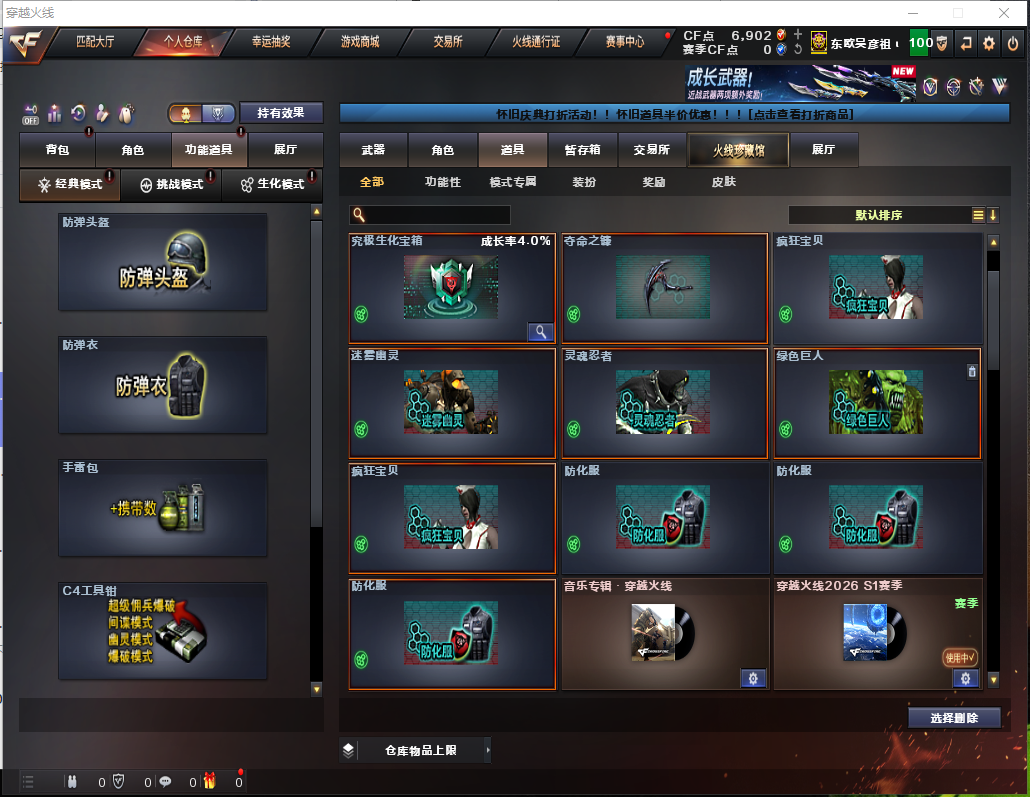
Task: Open the 火线珍藏馆 collection tab
Action: tap(738, 150)
